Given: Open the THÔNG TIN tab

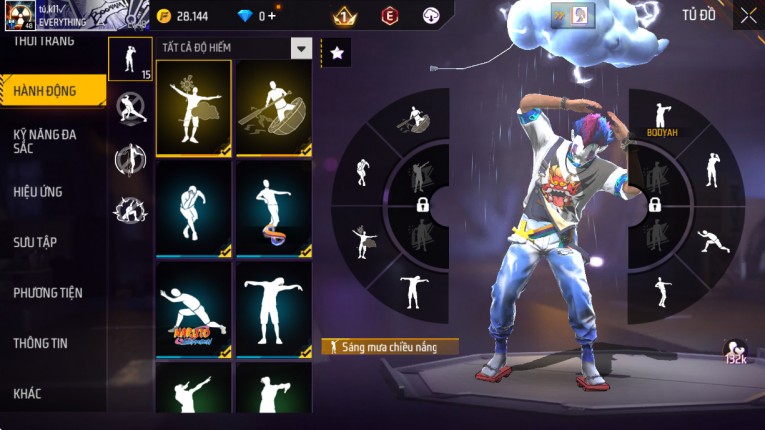Looking at the screenshot, I should click(40, 343).
